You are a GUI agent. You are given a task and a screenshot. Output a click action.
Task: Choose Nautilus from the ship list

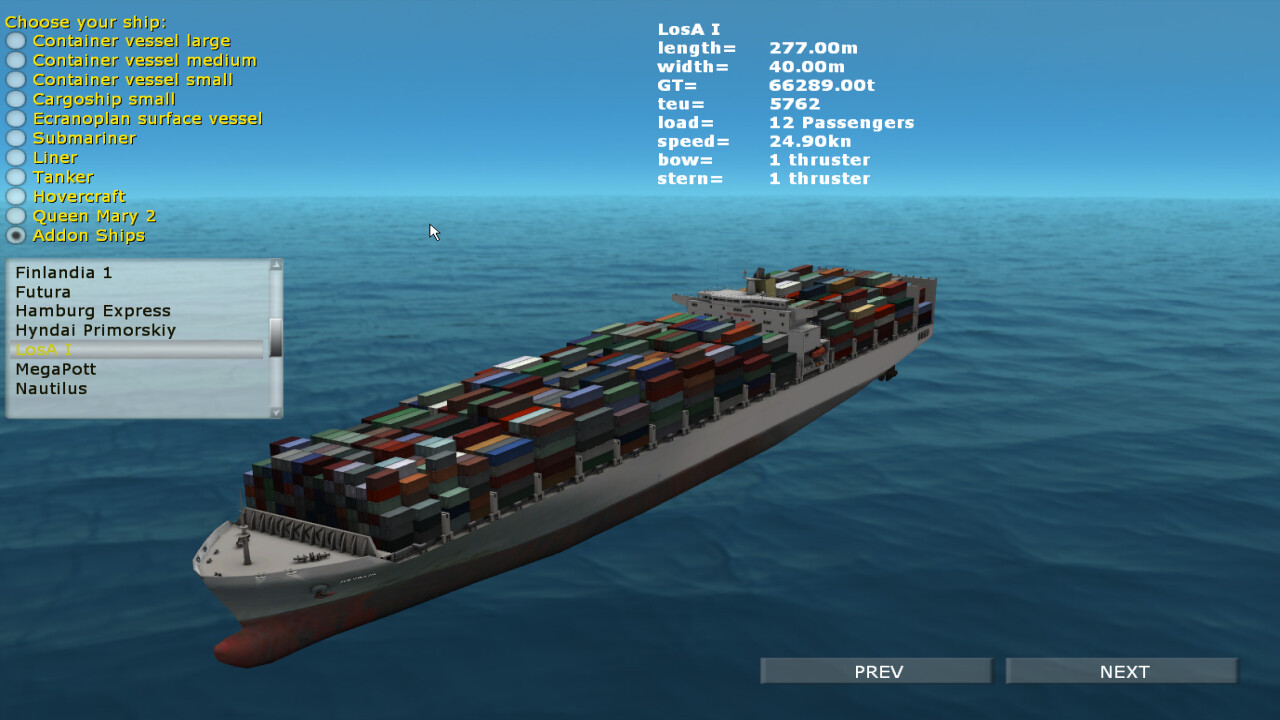(49, 388)
